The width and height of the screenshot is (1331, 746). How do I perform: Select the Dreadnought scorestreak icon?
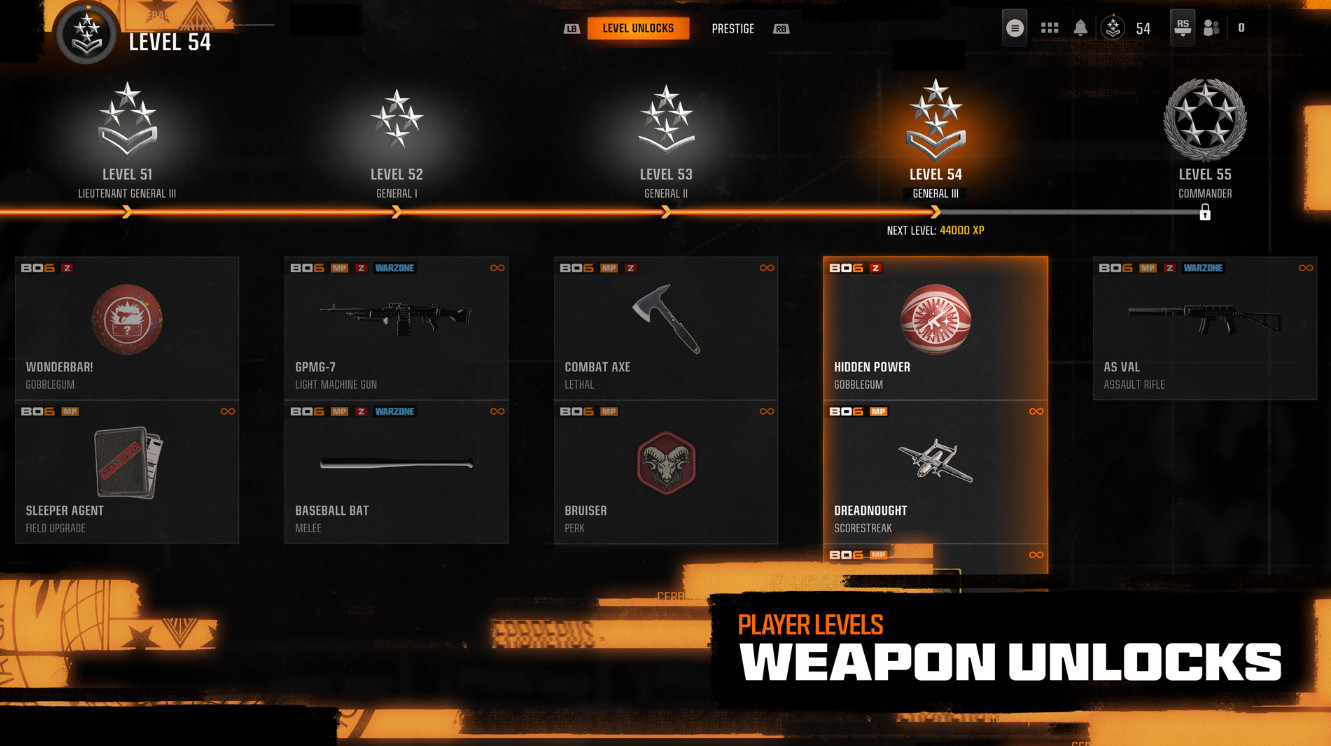(935, 462)
